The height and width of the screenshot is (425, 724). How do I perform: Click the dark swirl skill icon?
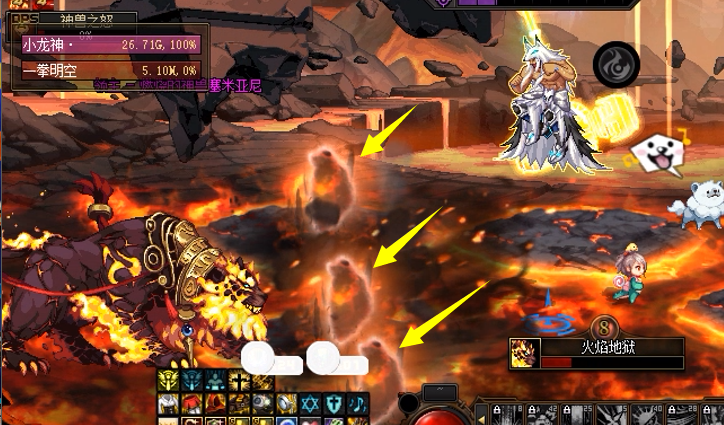tap(615, 64)
